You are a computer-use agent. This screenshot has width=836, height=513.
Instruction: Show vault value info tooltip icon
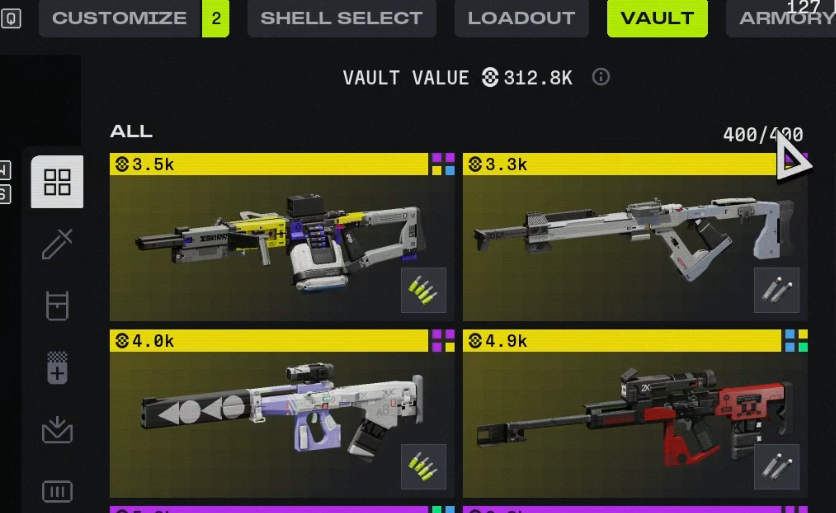click(601, 77)
